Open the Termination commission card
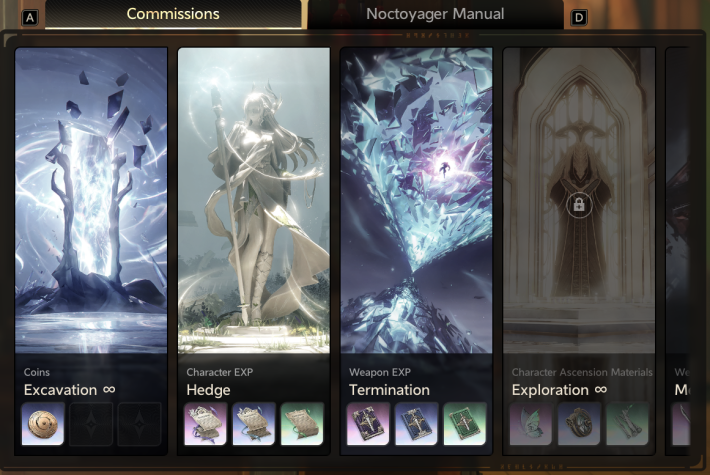Viewport: 710px width, 475px height. [416, 220]
